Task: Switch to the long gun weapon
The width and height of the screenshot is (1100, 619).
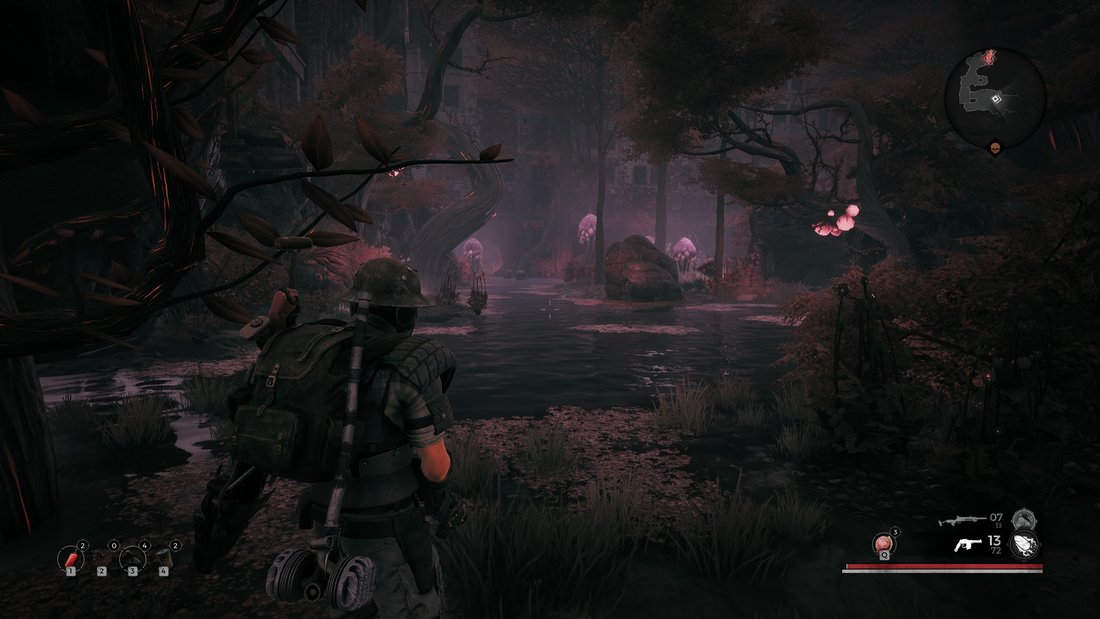Action: (x=961, y=520)
